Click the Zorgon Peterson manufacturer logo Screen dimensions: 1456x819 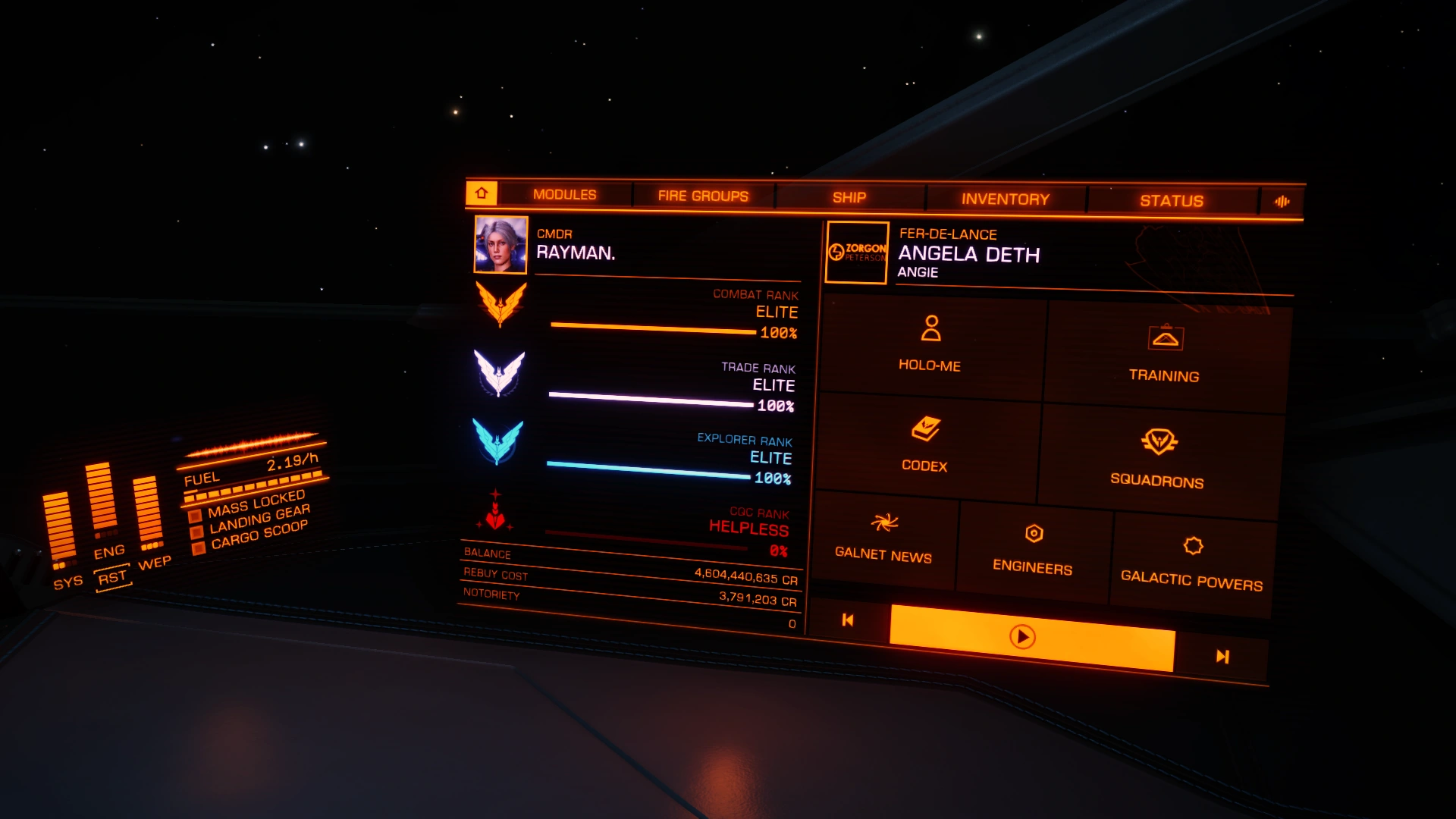click(855, 253)
